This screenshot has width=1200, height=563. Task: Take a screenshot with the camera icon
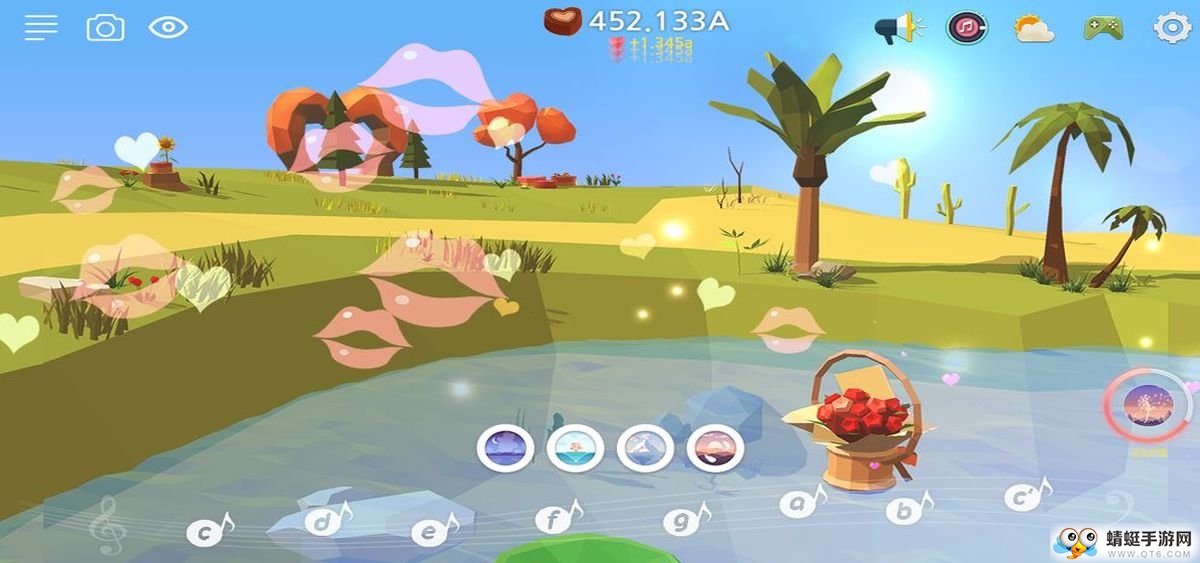point(105,28)
